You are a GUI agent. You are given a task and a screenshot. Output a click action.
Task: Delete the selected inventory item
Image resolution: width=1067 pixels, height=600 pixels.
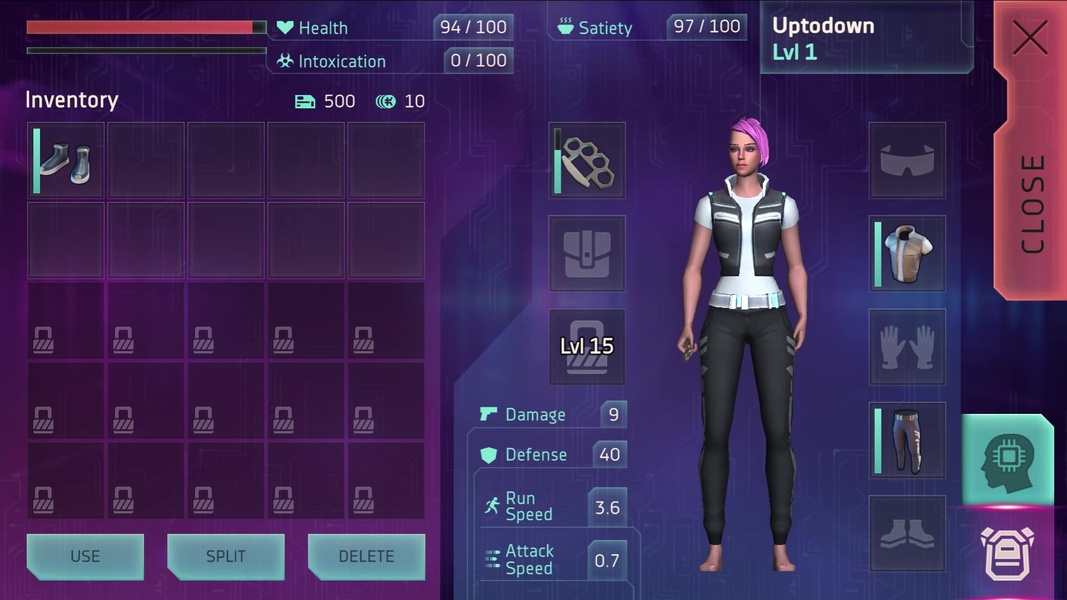pos(366,556)
